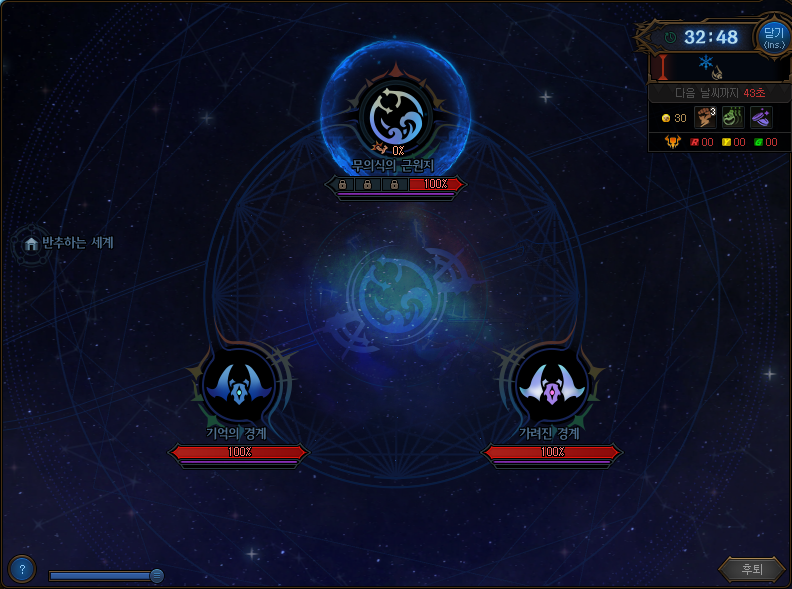This screenshot has width=792, height=589.
Task: Select the fist buff icon
Action: 705,118
